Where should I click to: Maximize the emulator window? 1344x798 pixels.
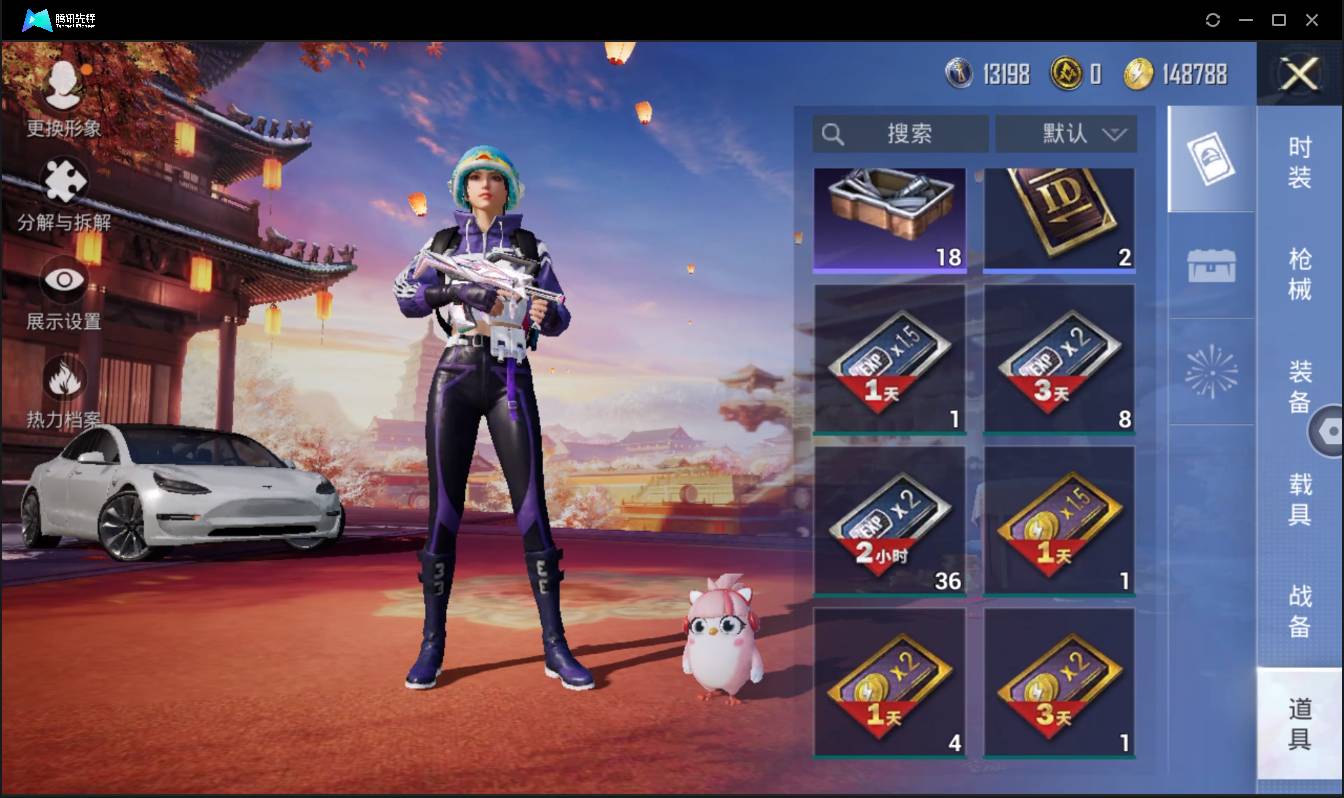(x=1278, y=20)
